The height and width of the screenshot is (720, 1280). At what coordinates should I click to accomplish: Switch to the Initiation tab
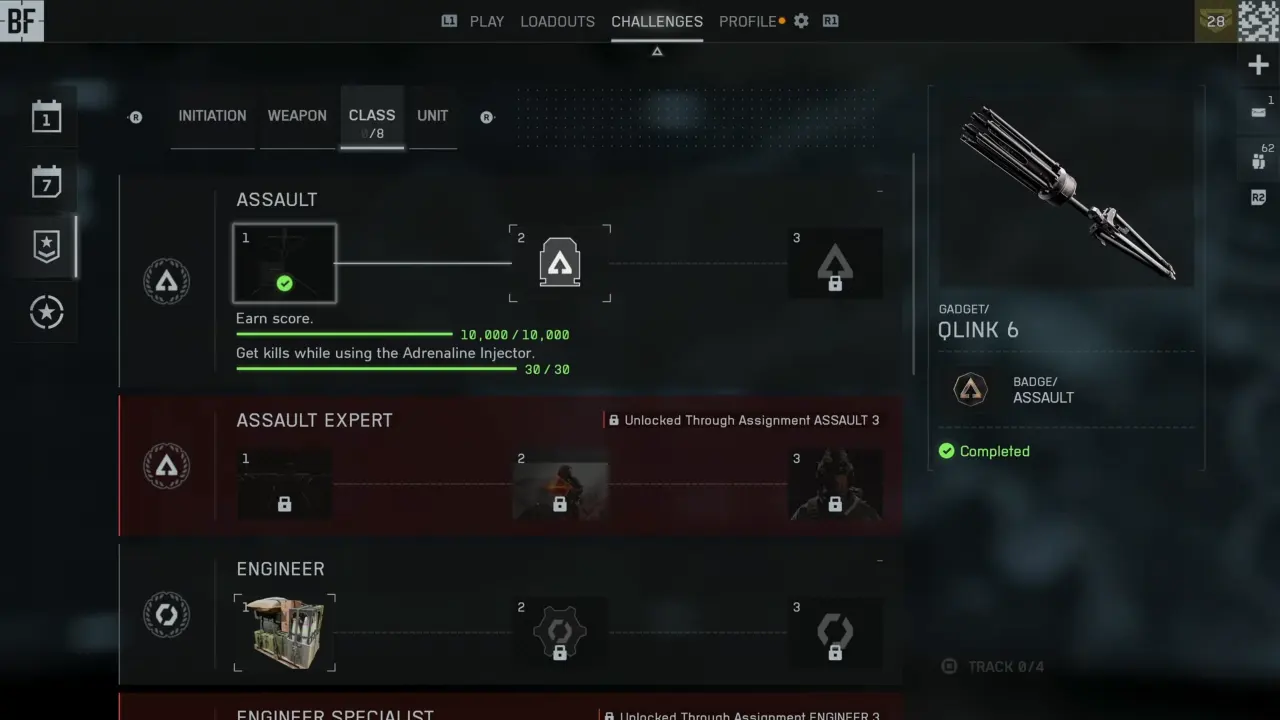tap(212, 116)
